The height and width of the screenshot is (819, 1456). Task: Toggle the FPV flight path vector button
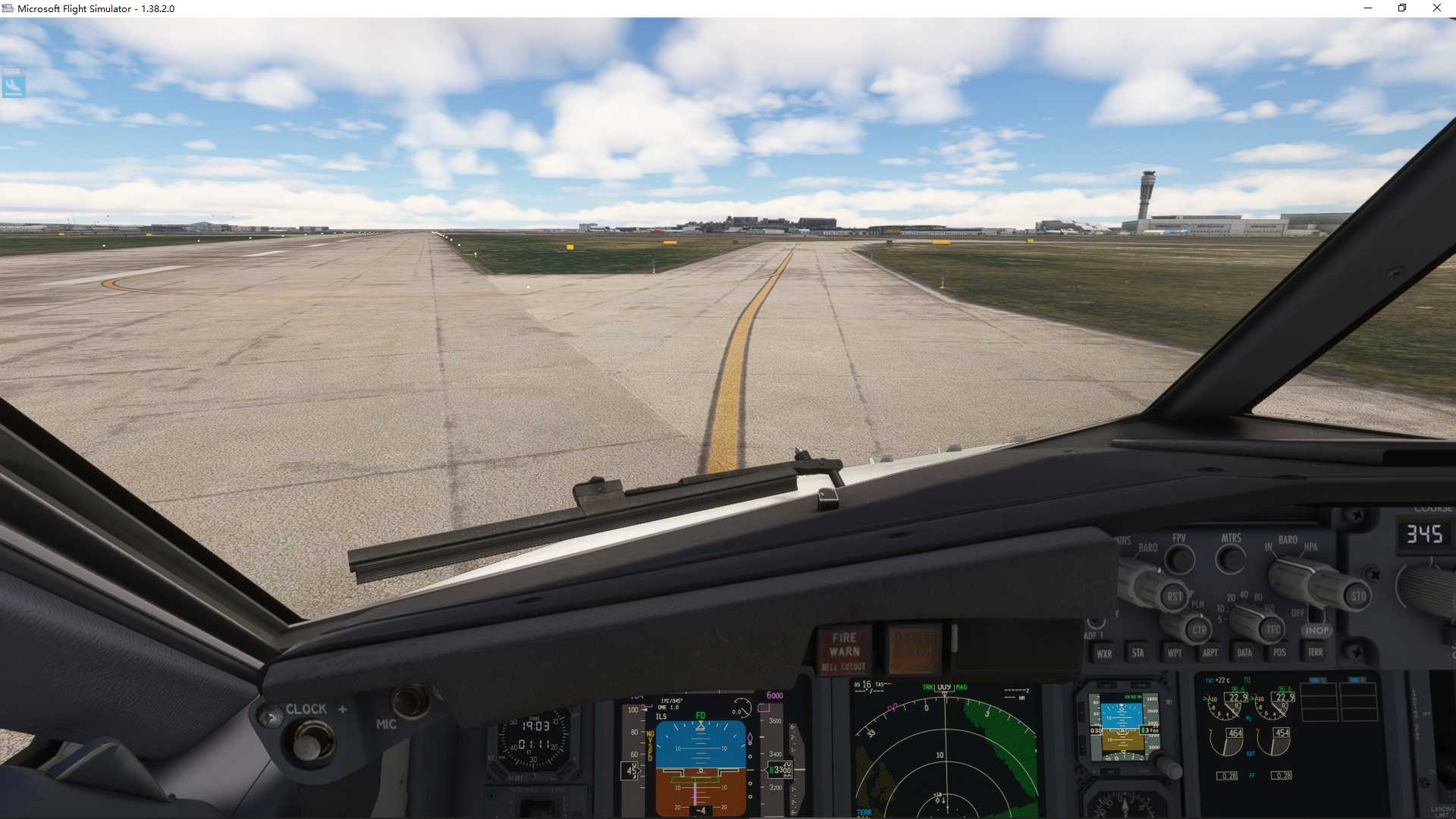tap(1179, 559)
